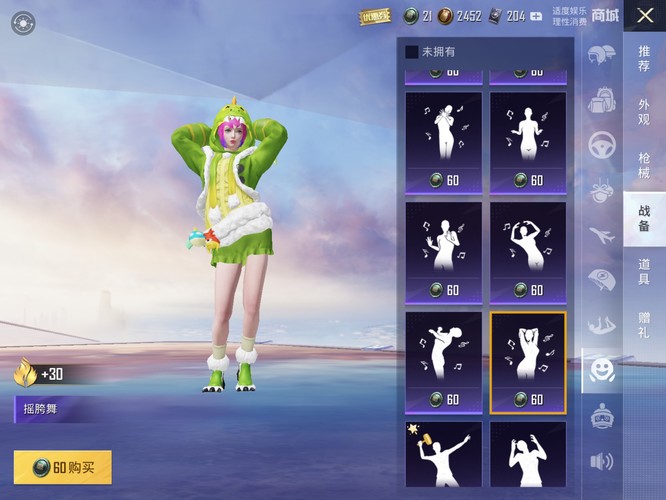Select the 枪械 tab
The height and width of the screenshot is (500, 666).
click(644, 165)
